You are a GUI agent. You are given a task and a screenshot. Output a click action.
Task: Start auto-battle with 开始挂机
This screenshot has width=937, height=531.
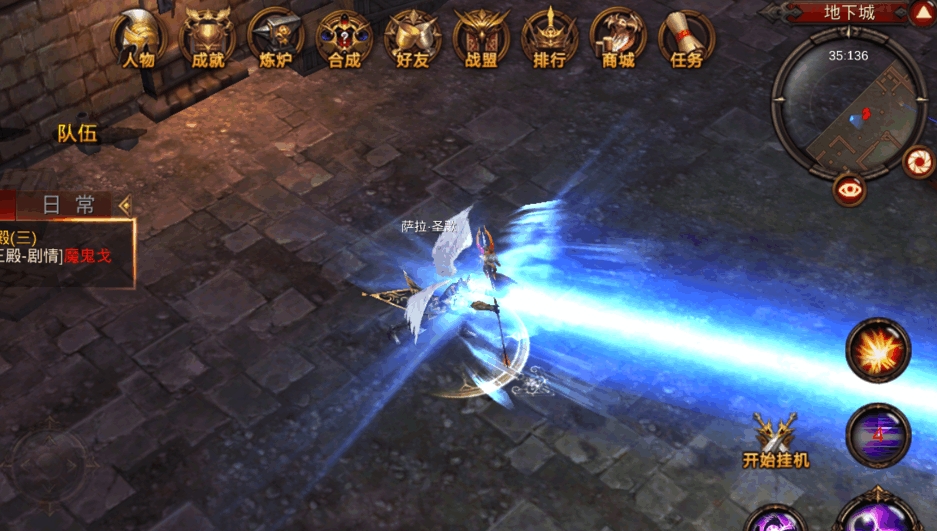pyautogui.click(x=775, y=443)
